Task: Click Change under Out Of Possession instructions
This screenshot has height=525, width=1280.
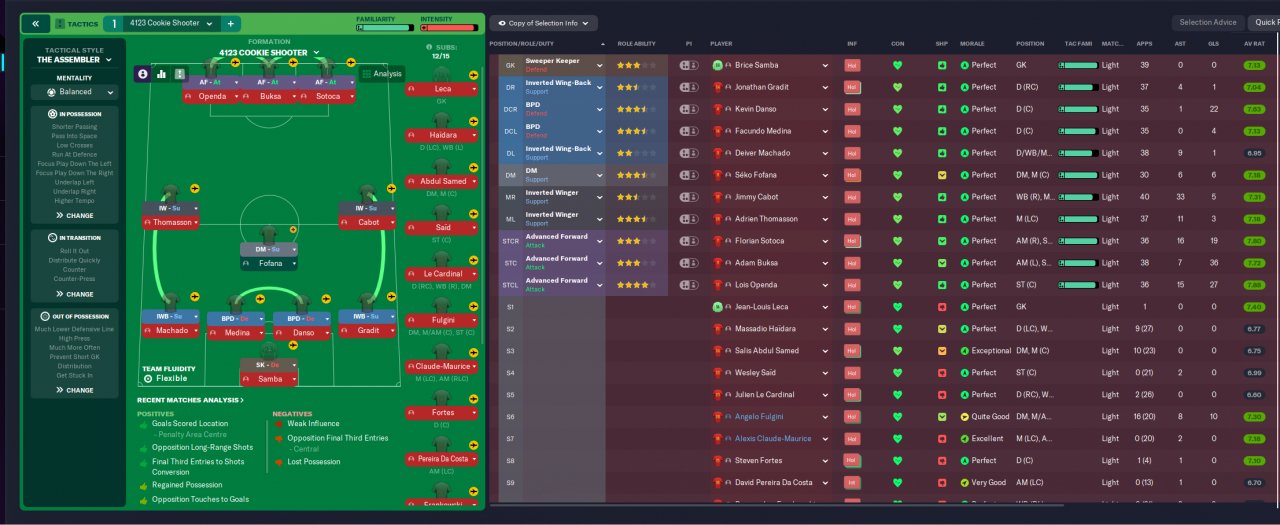Action: (75, 390)
